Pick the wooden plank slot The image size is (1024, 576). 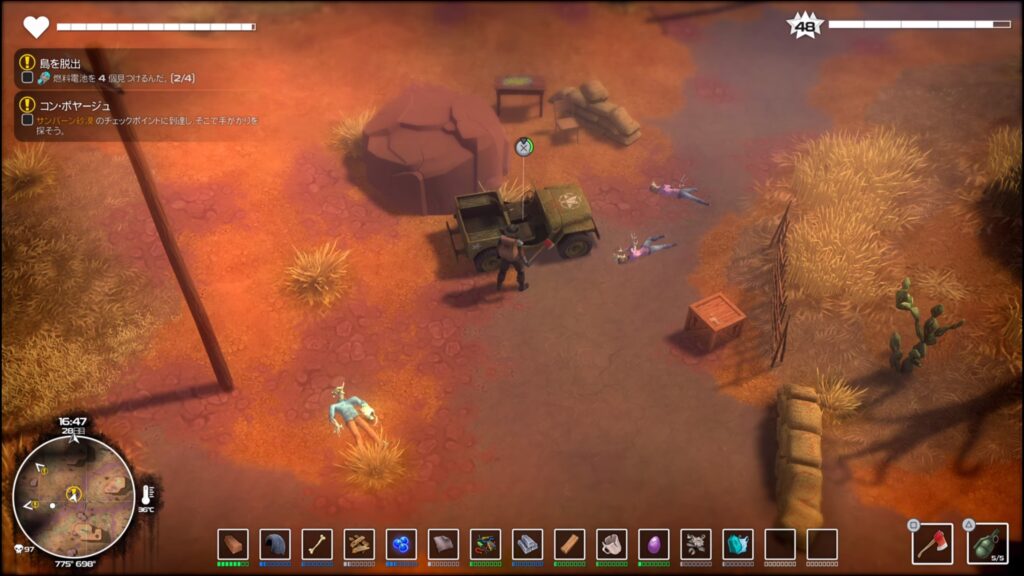pyautogui.click(x=569, y=544)
